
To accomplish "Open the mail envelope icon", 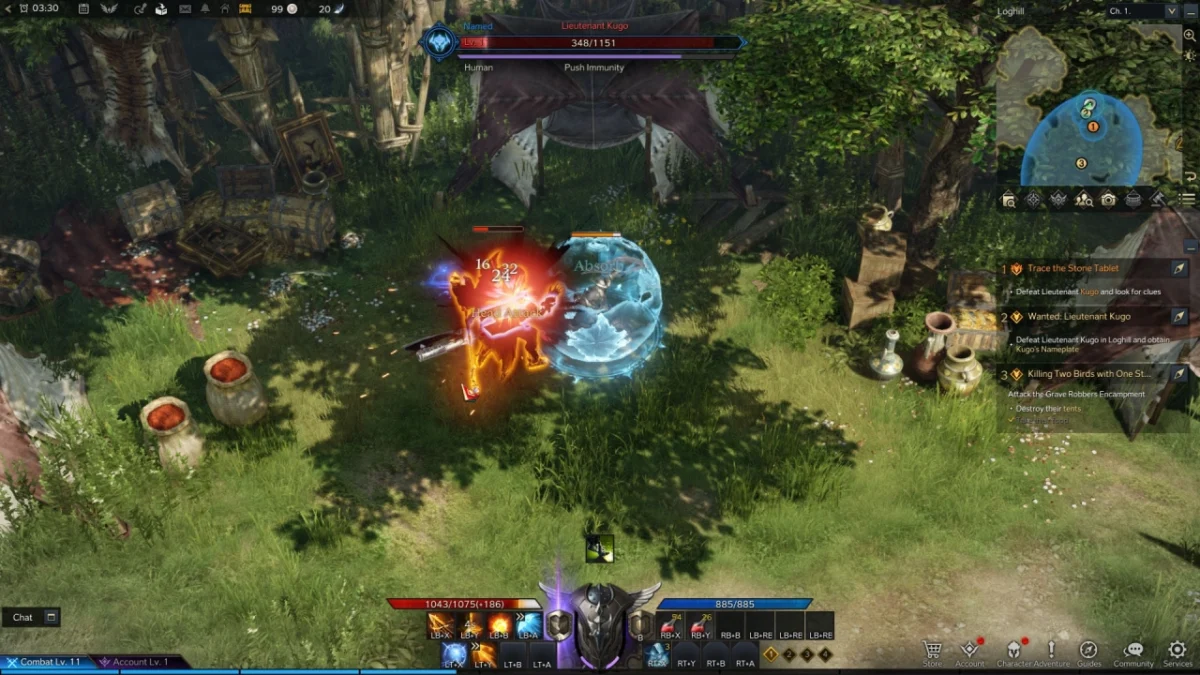I will click(x=185, y=9).
